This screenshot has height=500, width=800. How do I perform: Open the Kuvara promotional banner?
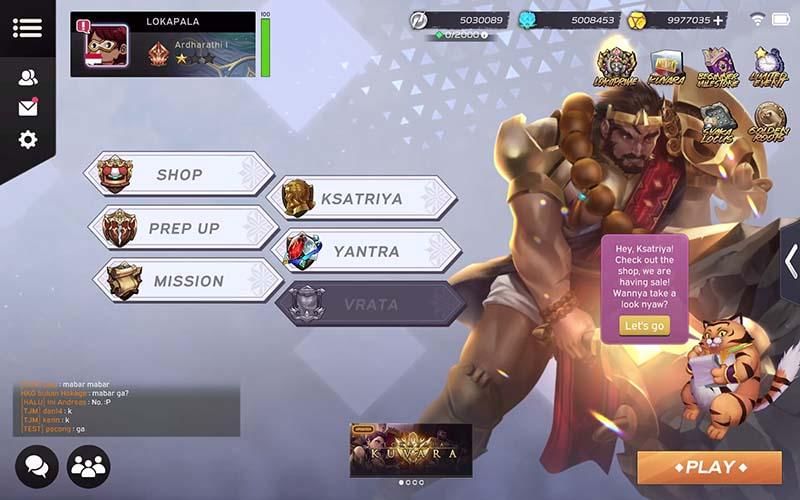tap(410, 449)
